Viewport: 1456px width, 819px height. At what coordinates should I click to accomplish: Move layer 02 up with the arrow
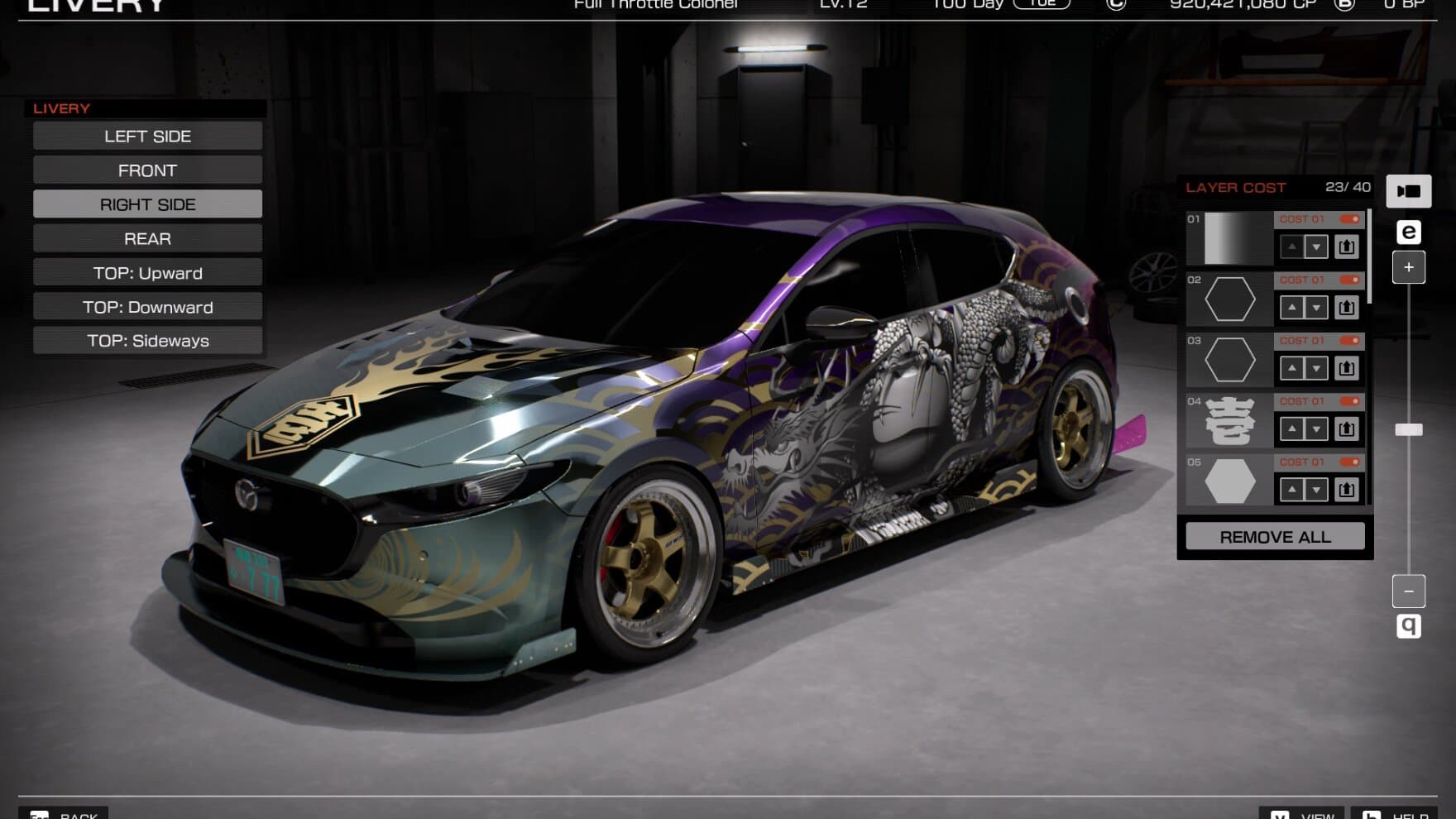pos(1293,307)
